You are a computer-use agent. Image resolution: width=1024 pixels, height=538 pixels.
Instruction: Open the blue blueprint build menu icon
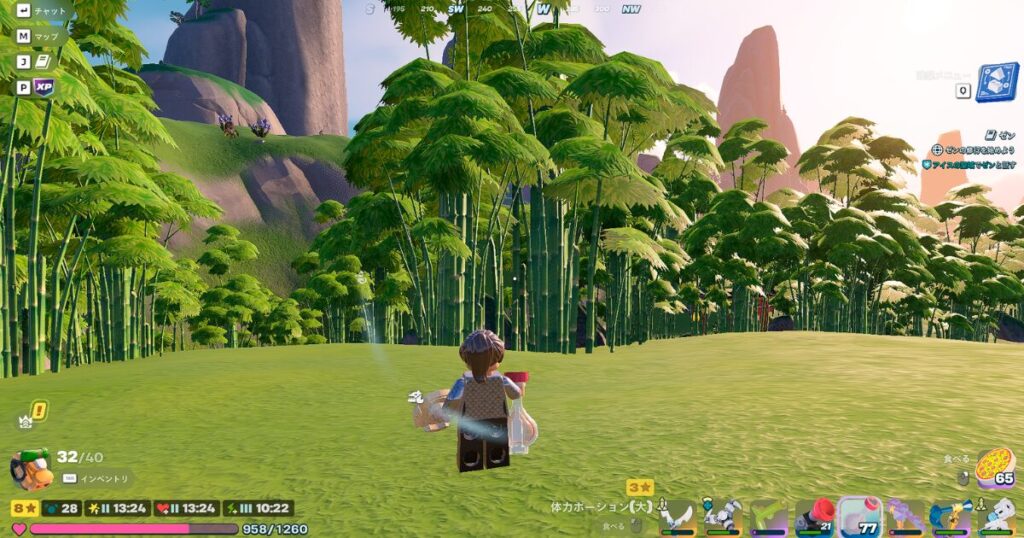tap(996, 82)
